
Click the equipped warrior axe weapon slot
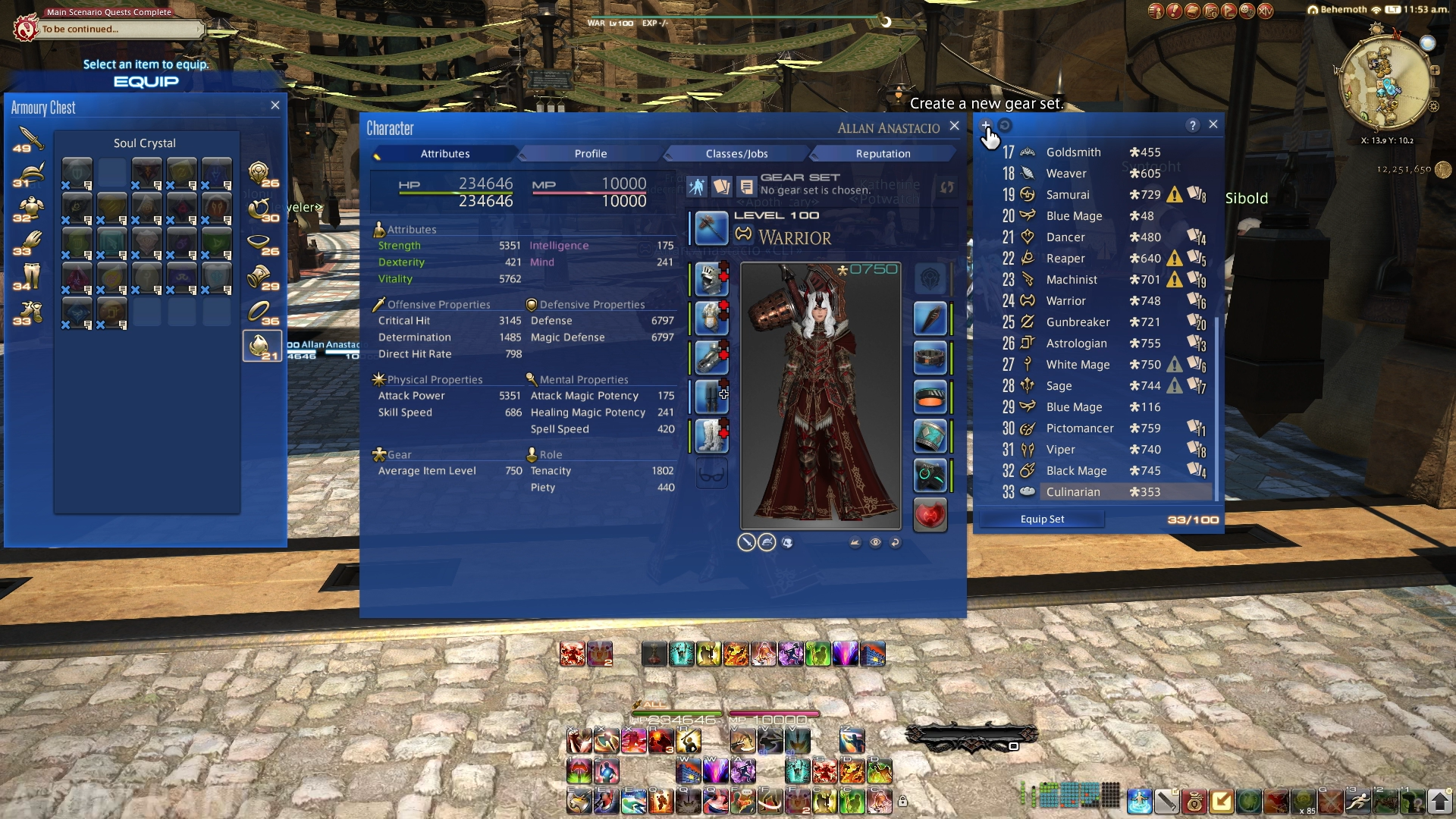711,228
